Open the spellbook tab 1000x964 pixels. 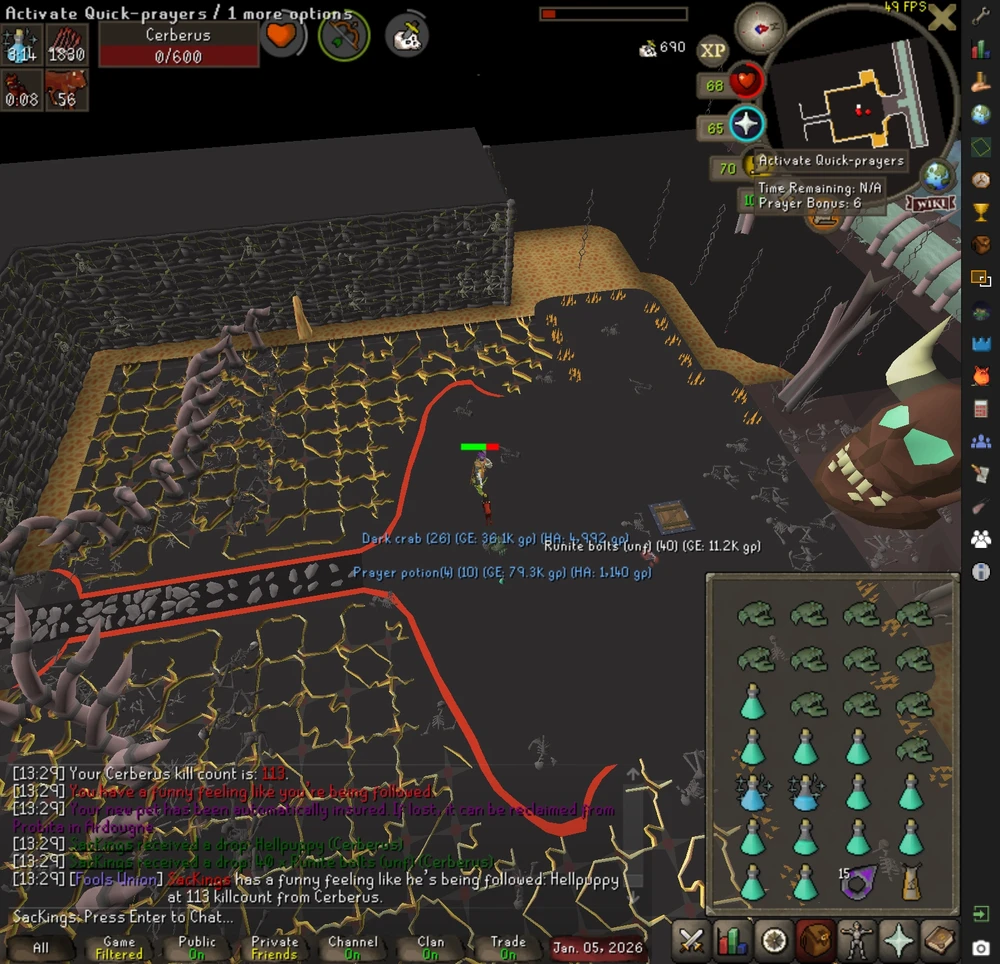[x=939, y=941]
